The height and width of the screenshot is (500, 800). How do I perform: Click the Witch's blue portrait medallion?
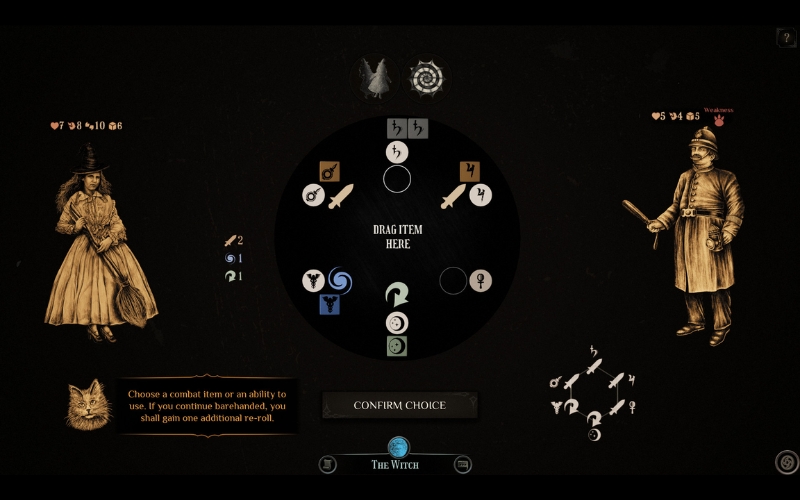point(398,447)
